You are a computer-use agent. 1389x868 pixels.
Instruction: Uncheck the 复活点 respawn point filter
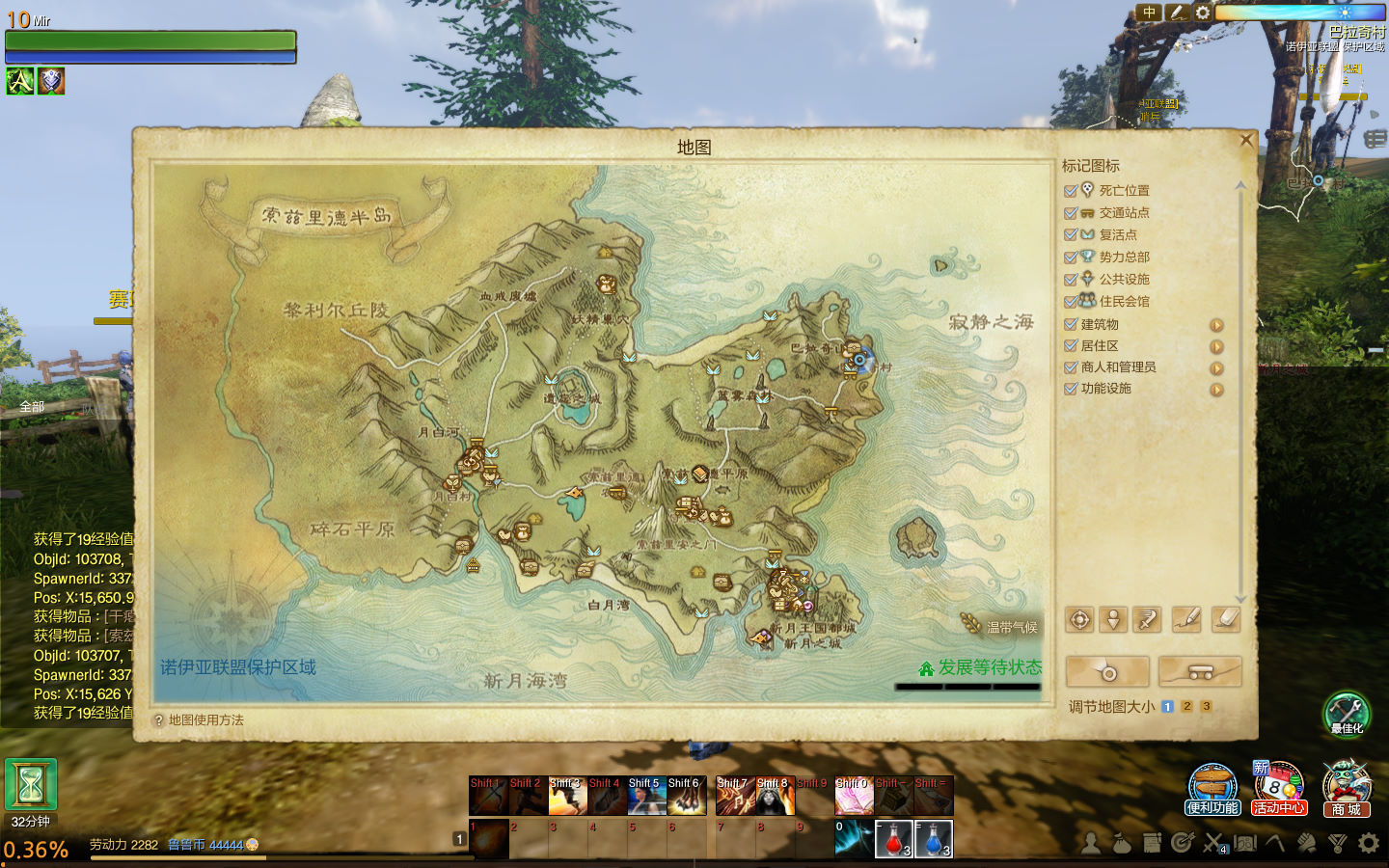click(x=1071, y=235)
